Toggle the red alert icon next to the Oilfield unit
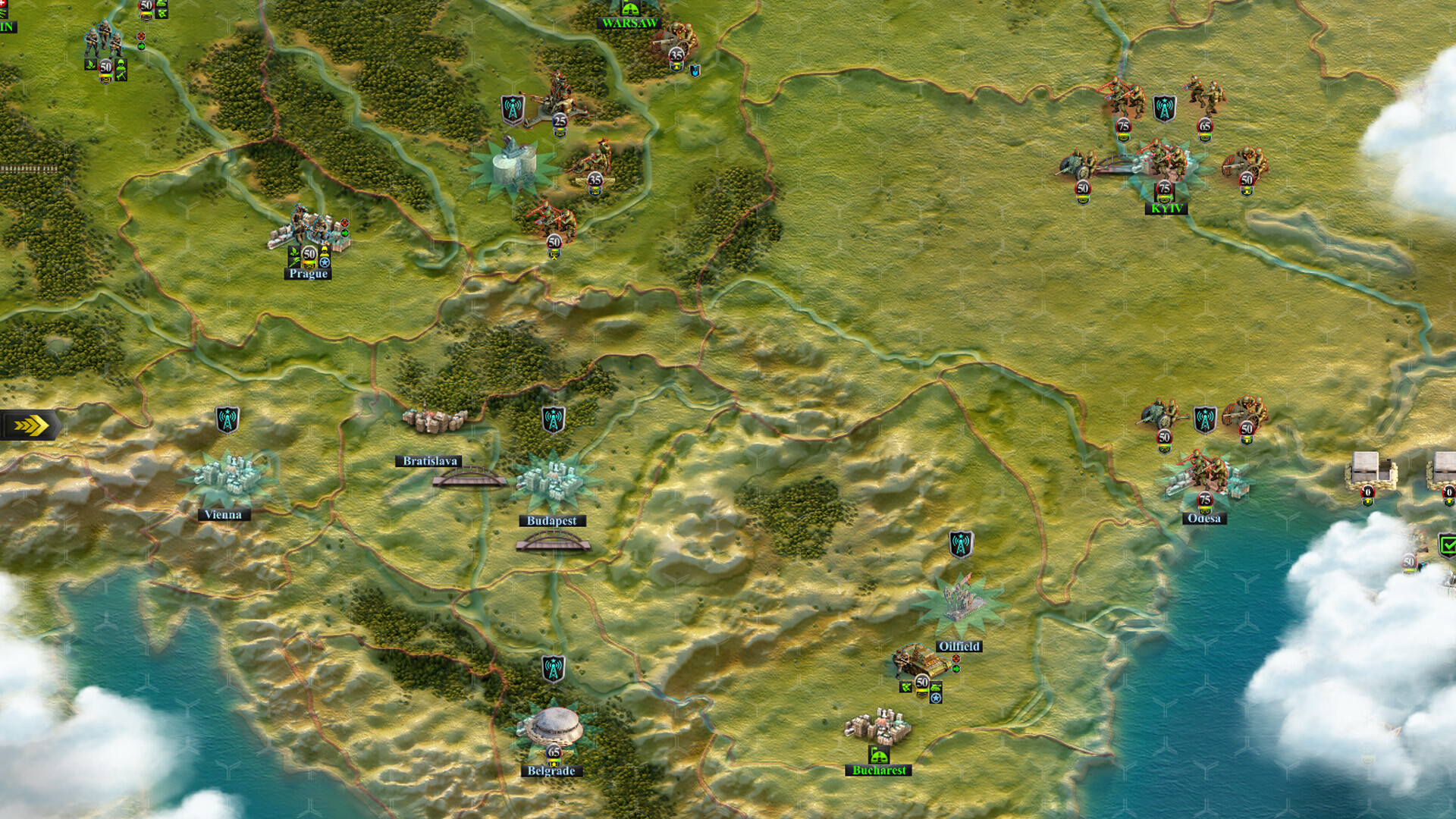Viewport: 1456px width, 819px height. click(x=956, y=658)
